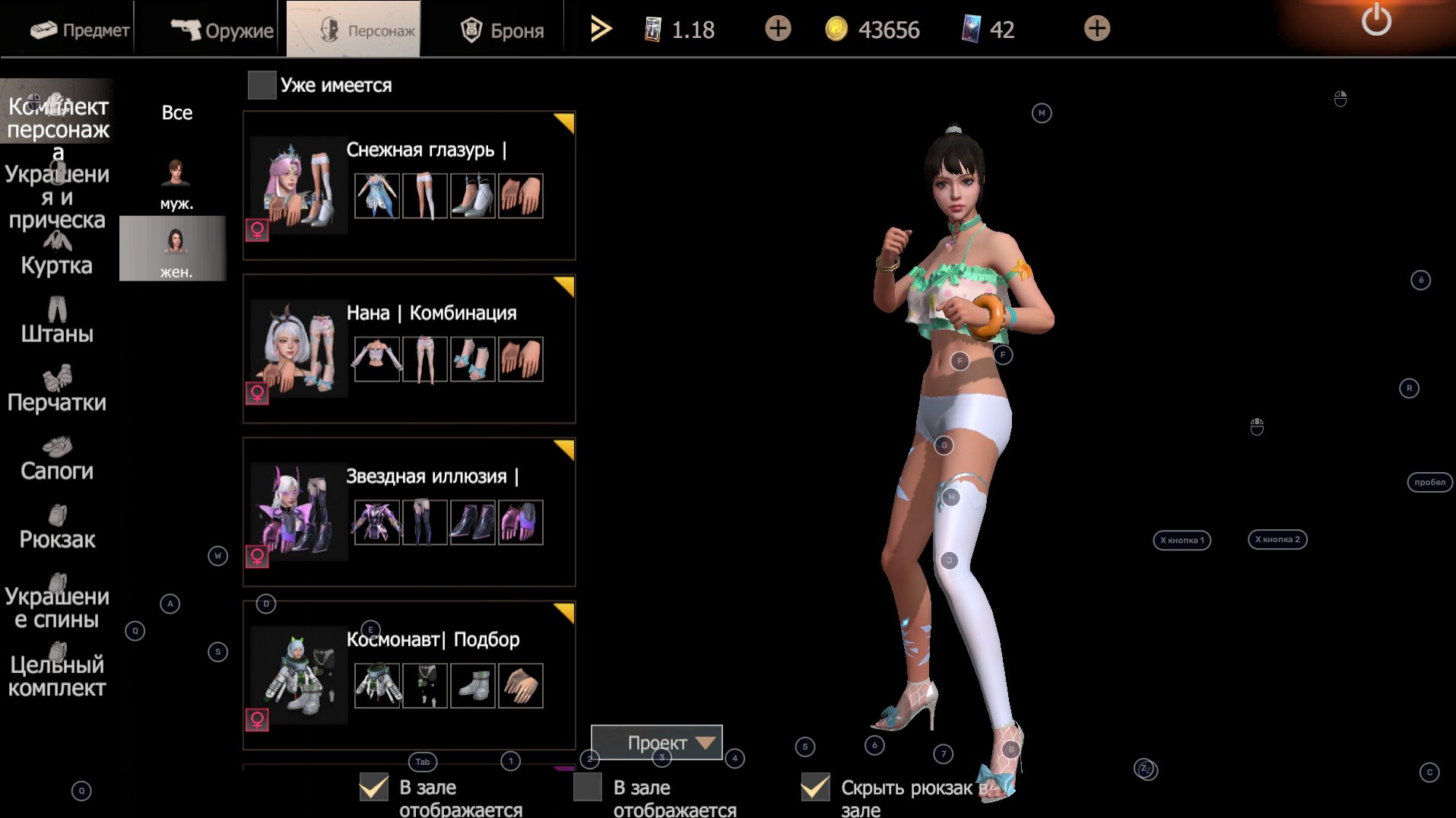1456x818 pixels.
Task: Choose the Звездная иллюзия outfit set
Action: [408, 512]
